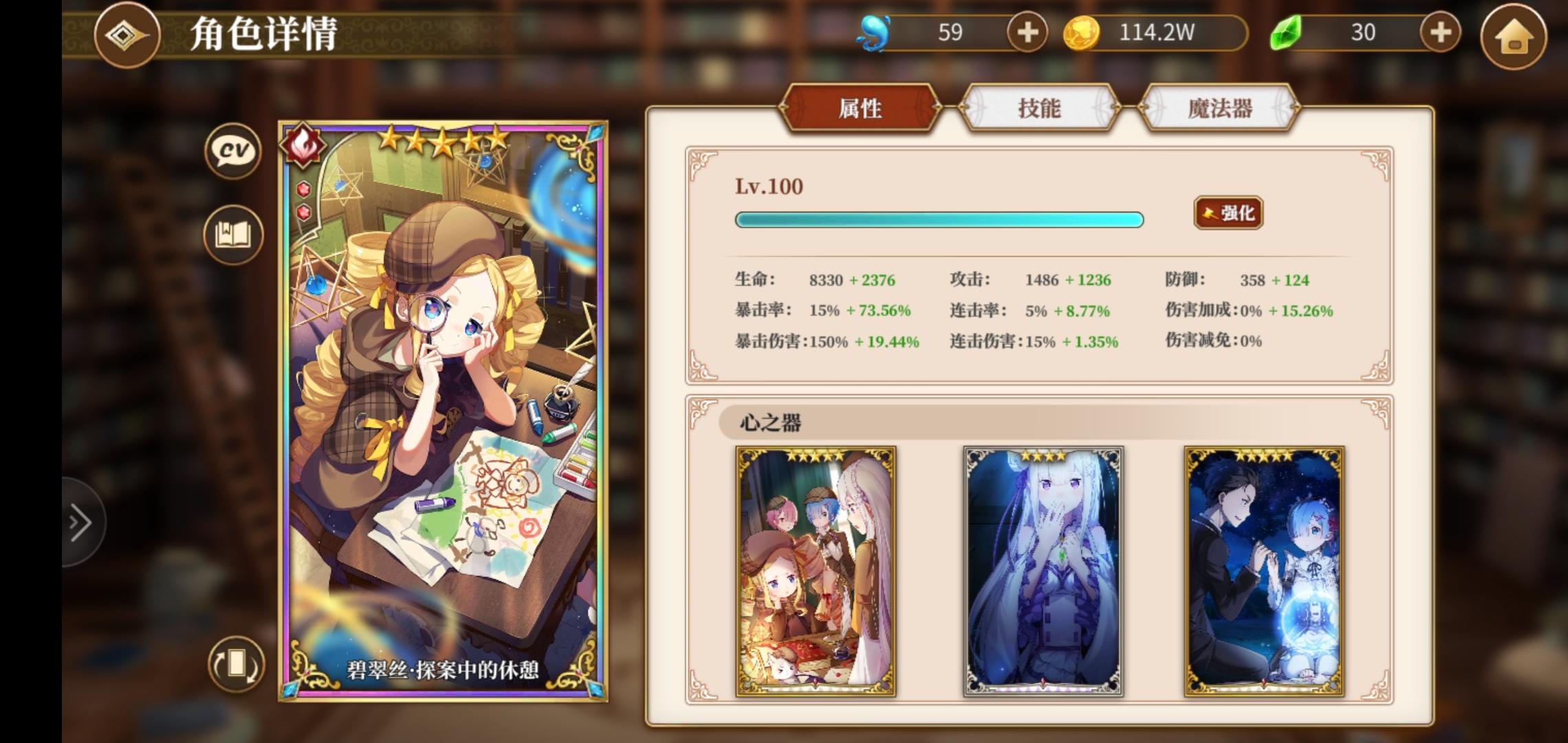
Task: Click the Lv.100 experience progress bar
Action: [x=939, y=219]
